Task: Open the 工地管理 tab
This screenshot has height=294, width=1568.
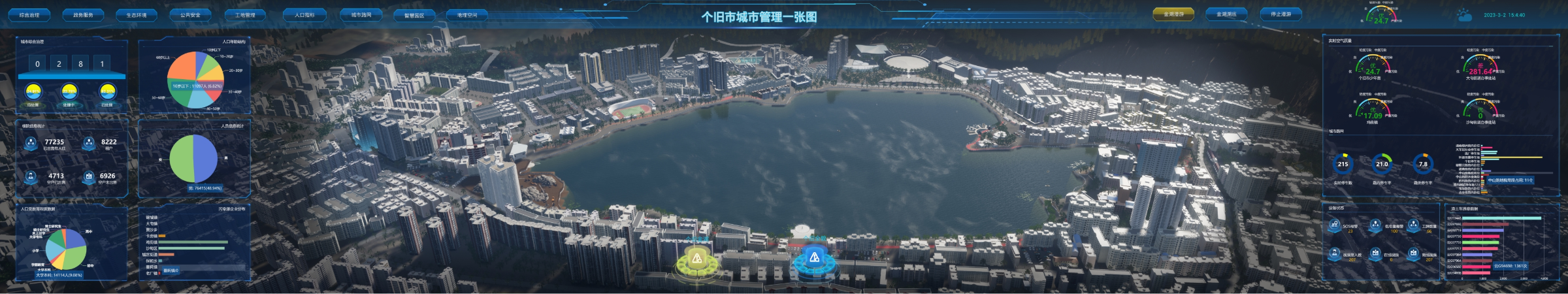Action: [245, 14]
